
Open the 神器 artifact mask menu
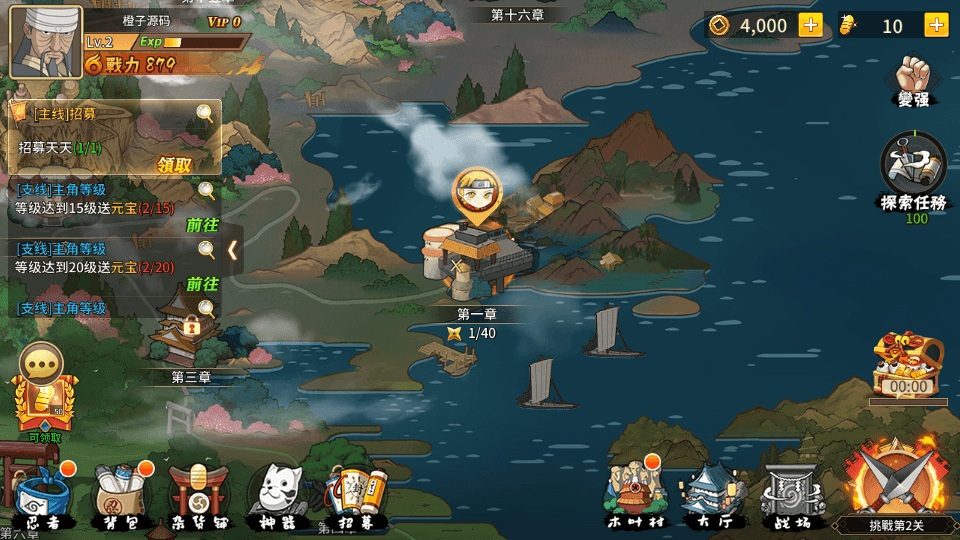tap(278, 495)
